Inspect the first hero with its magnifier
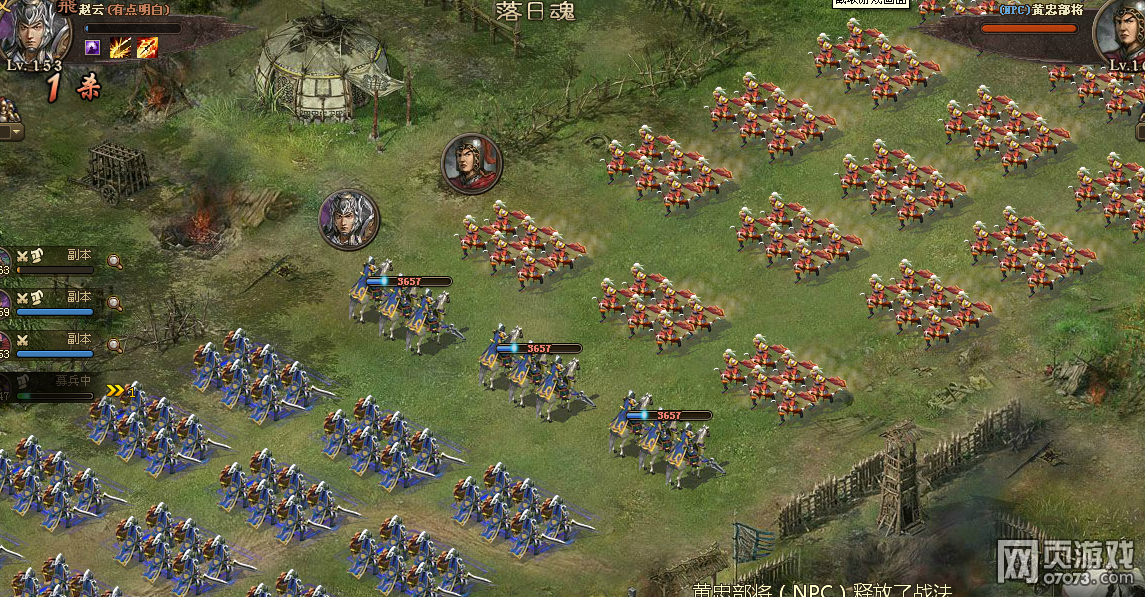 coord(115,262)
